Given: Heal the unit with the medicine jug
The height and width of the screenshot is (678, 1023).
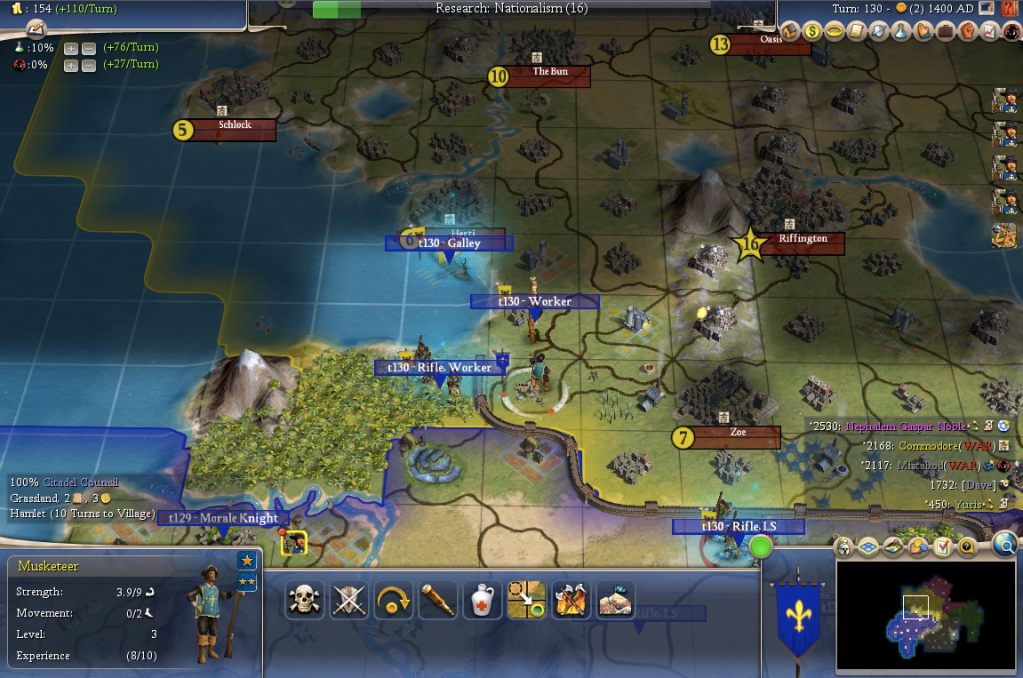Looking at the screenshot, I should [x=482, y=600].
